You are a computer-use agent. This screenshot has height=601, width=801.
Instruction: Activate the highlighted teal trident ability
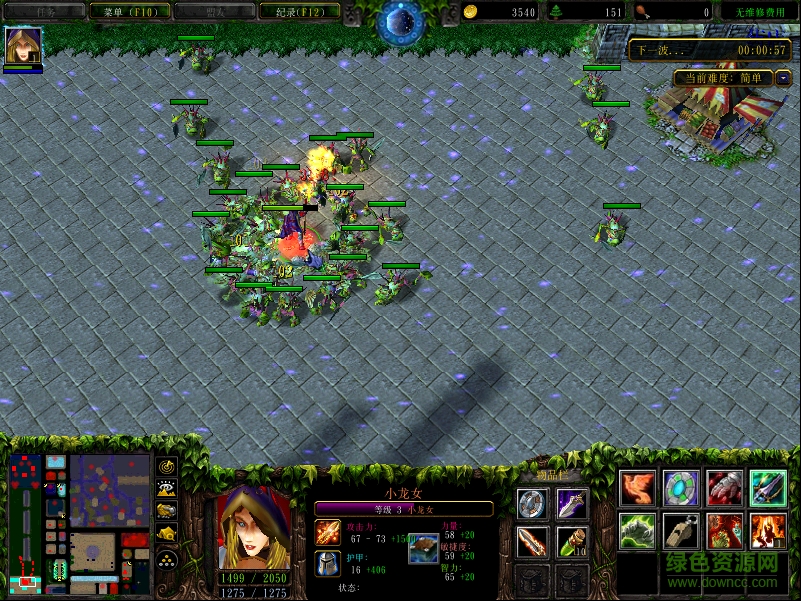coord(769,489)
